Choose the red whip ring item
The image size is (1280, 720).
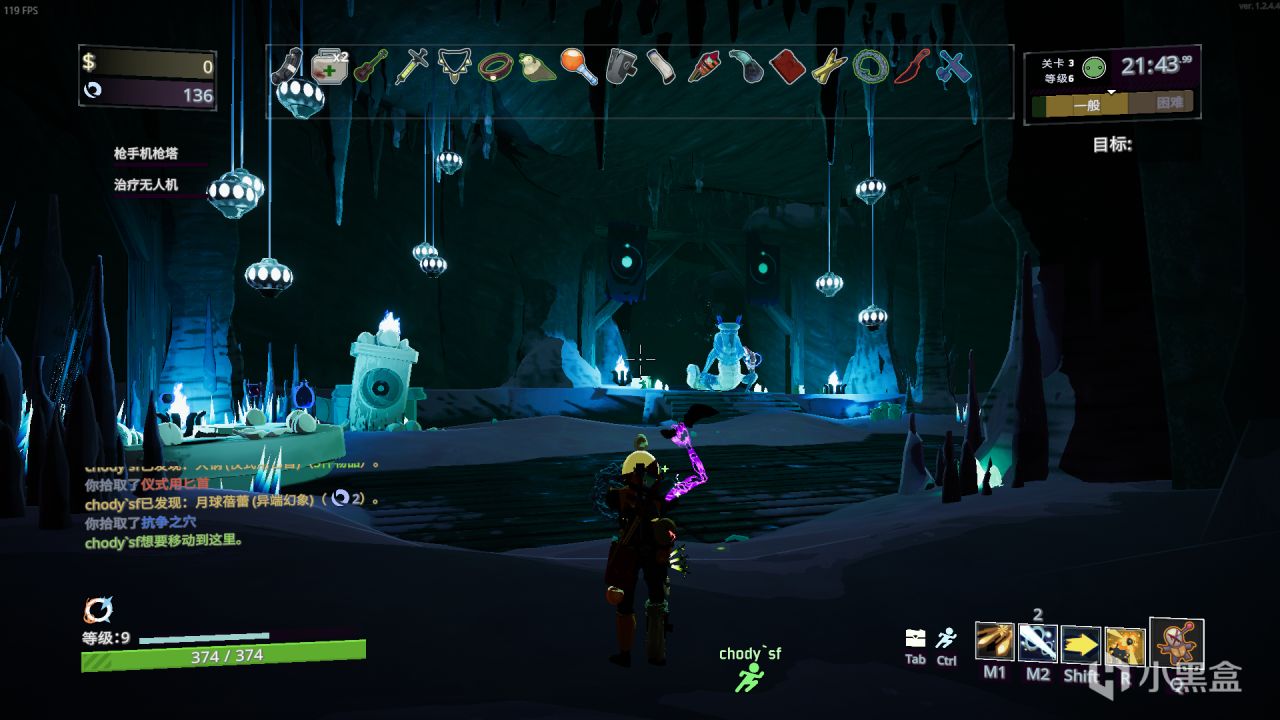coord(495,67)
